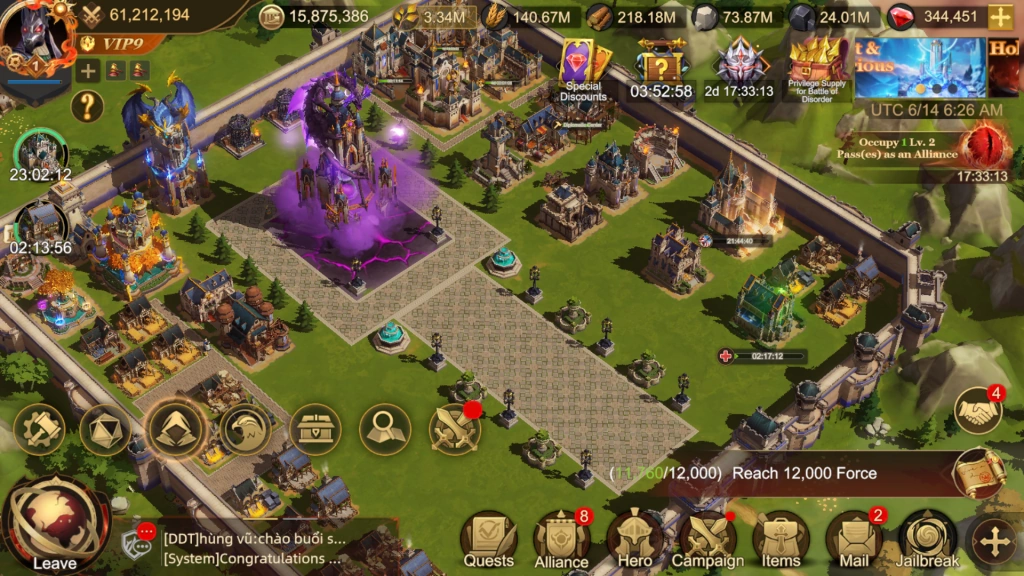Screen dimensions: 1024x576
Task: Add more red gems with plus button
Action: tap(999, 16)
